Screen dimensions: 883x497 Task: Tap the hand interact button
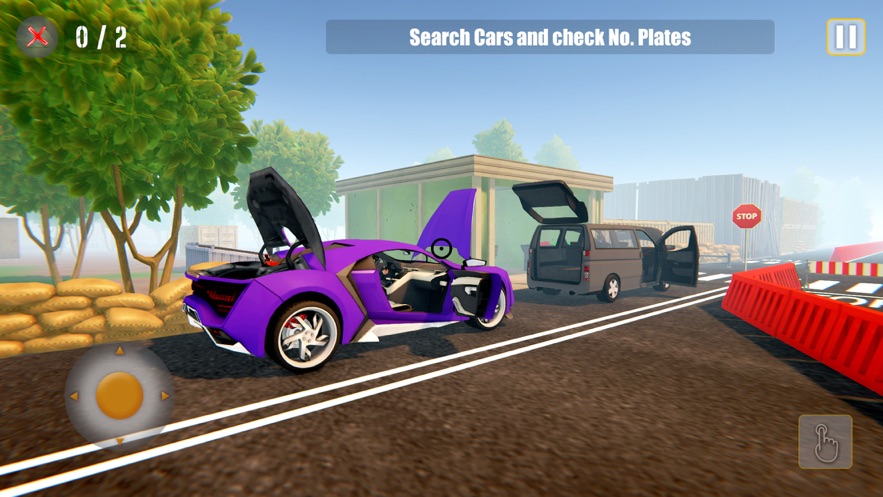pyautogui.click(x=825, y=442)
